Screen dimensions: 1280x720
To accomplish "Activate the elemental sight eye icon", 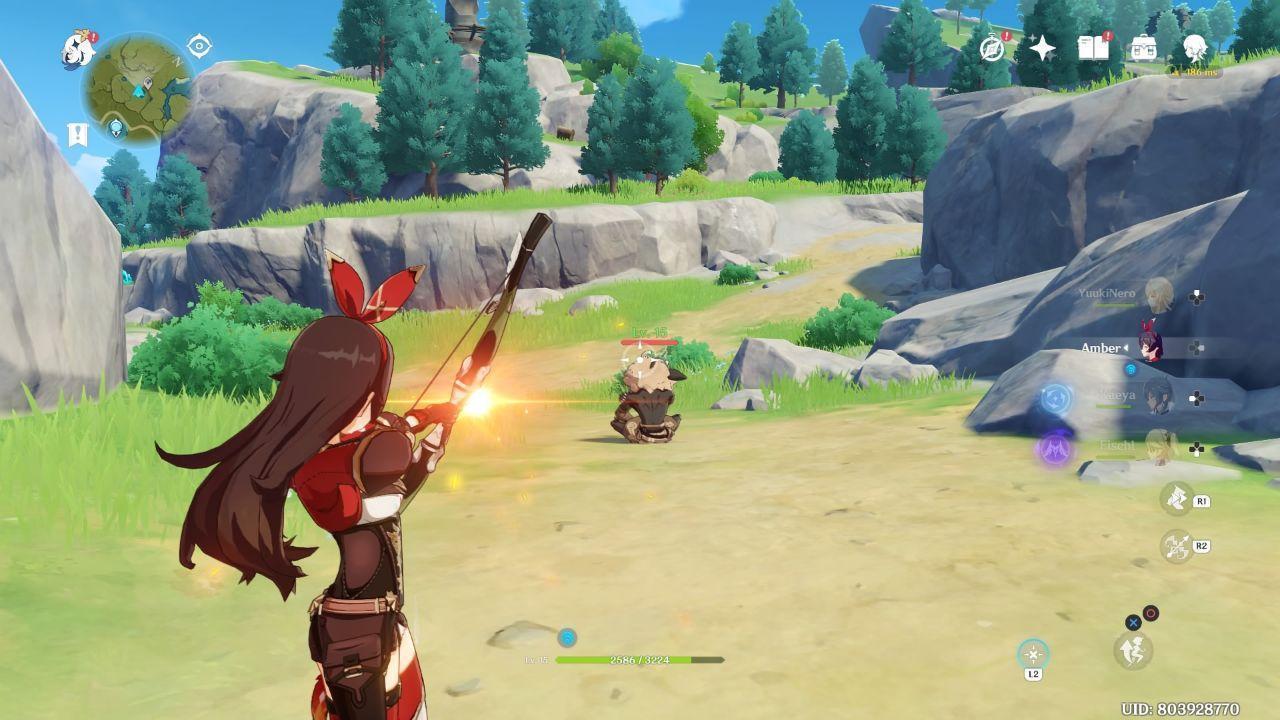I will [200, 46].
